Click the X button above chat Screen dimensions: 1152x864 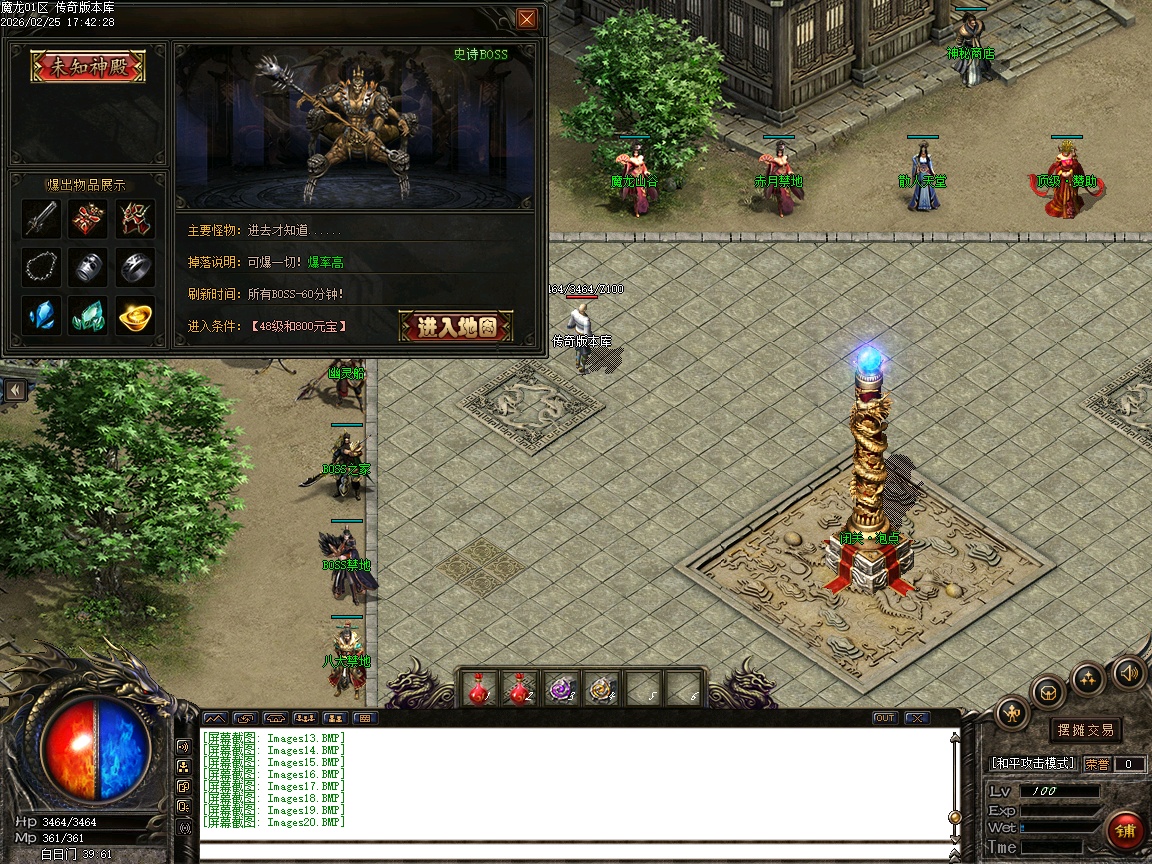click(x=916, y=718)
